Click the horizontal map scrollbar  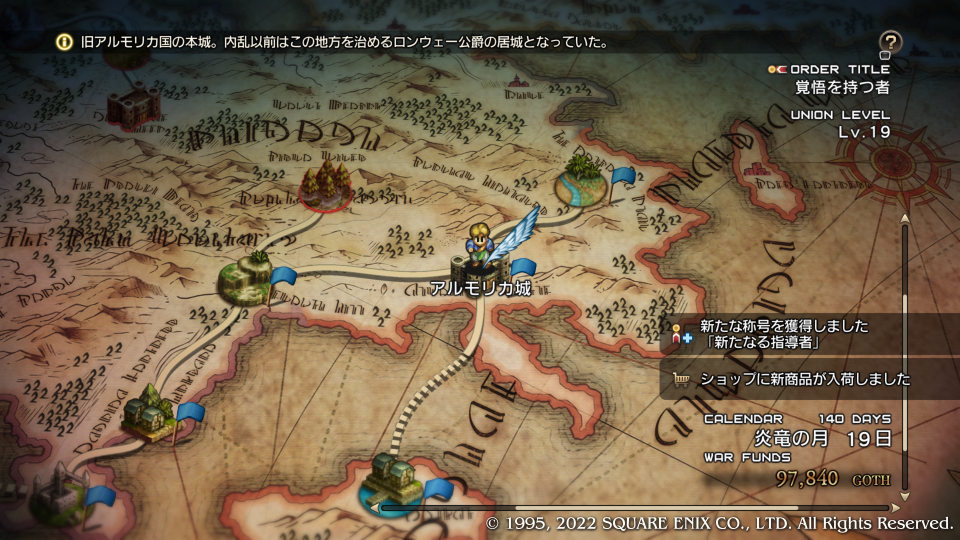[x=640, y=508]
